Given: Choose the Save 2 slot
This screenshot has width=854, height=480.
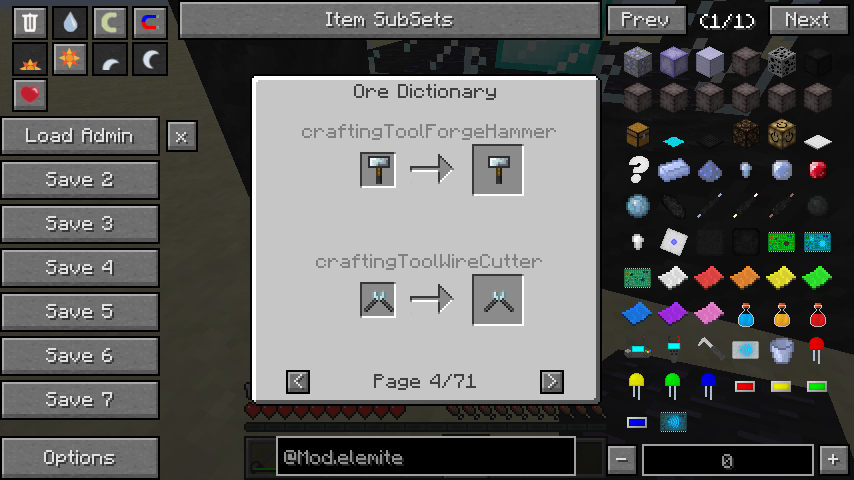Looking at the screenshot, I should click(80, 180).
